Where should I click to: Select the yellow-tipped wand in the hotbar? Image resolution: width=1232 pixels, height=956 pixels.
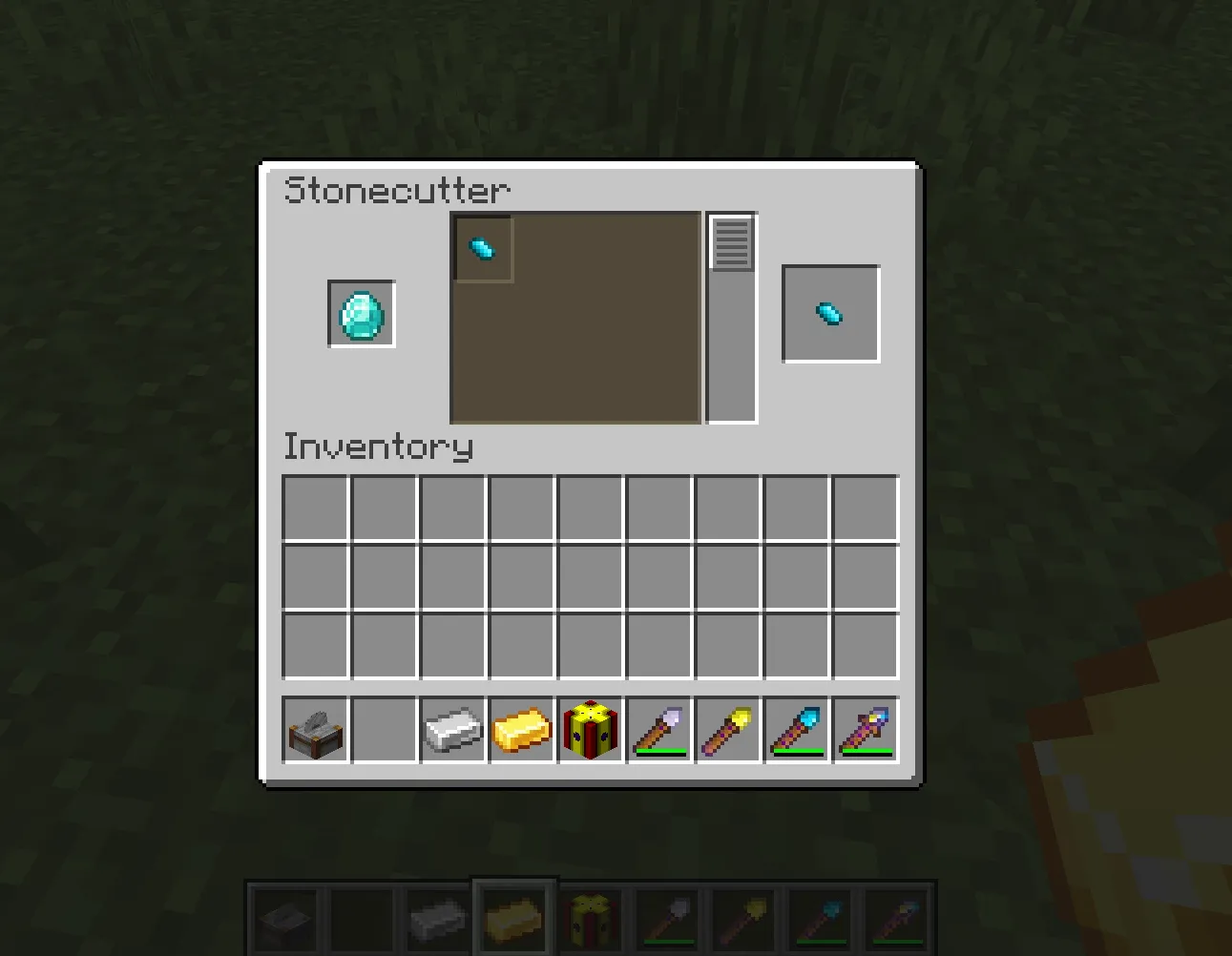click(726, 730)
